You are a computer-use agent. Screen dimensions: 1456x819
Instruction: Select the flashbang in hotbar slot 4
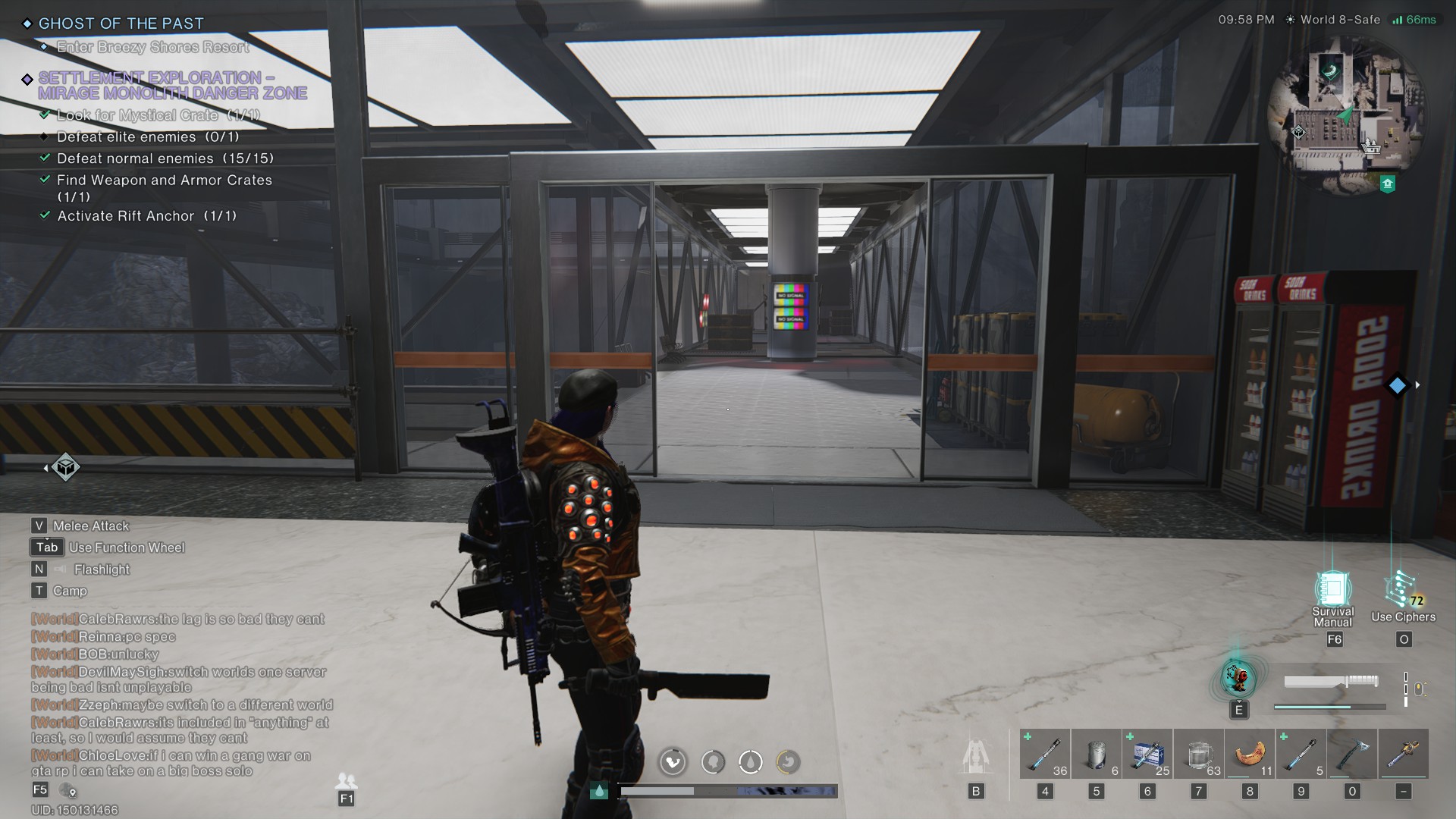coord(1045,753)
